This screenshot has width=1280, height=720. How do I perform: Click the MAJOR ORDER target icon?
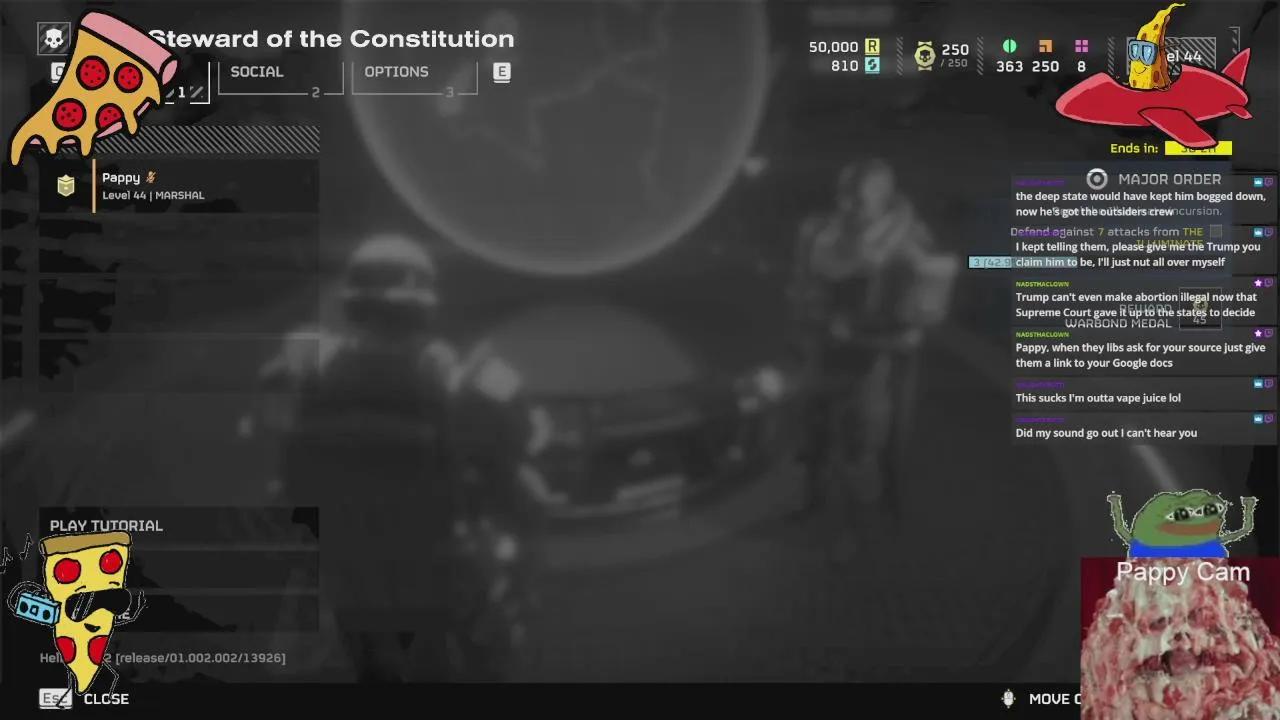(x=1097, y=179)
